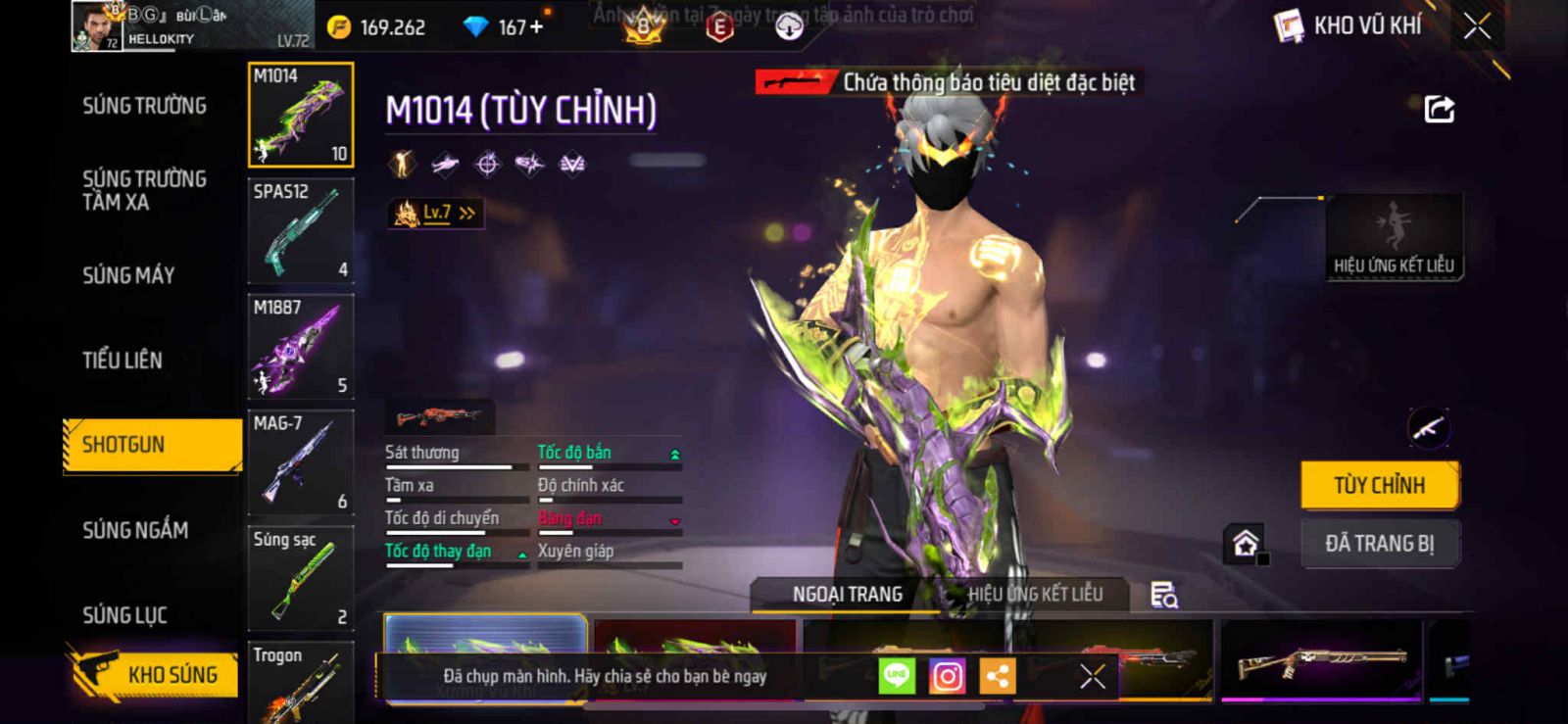1568x724 pixels.
Task: Select the SPAS12 shotgun slot
Action: (300, 231)
